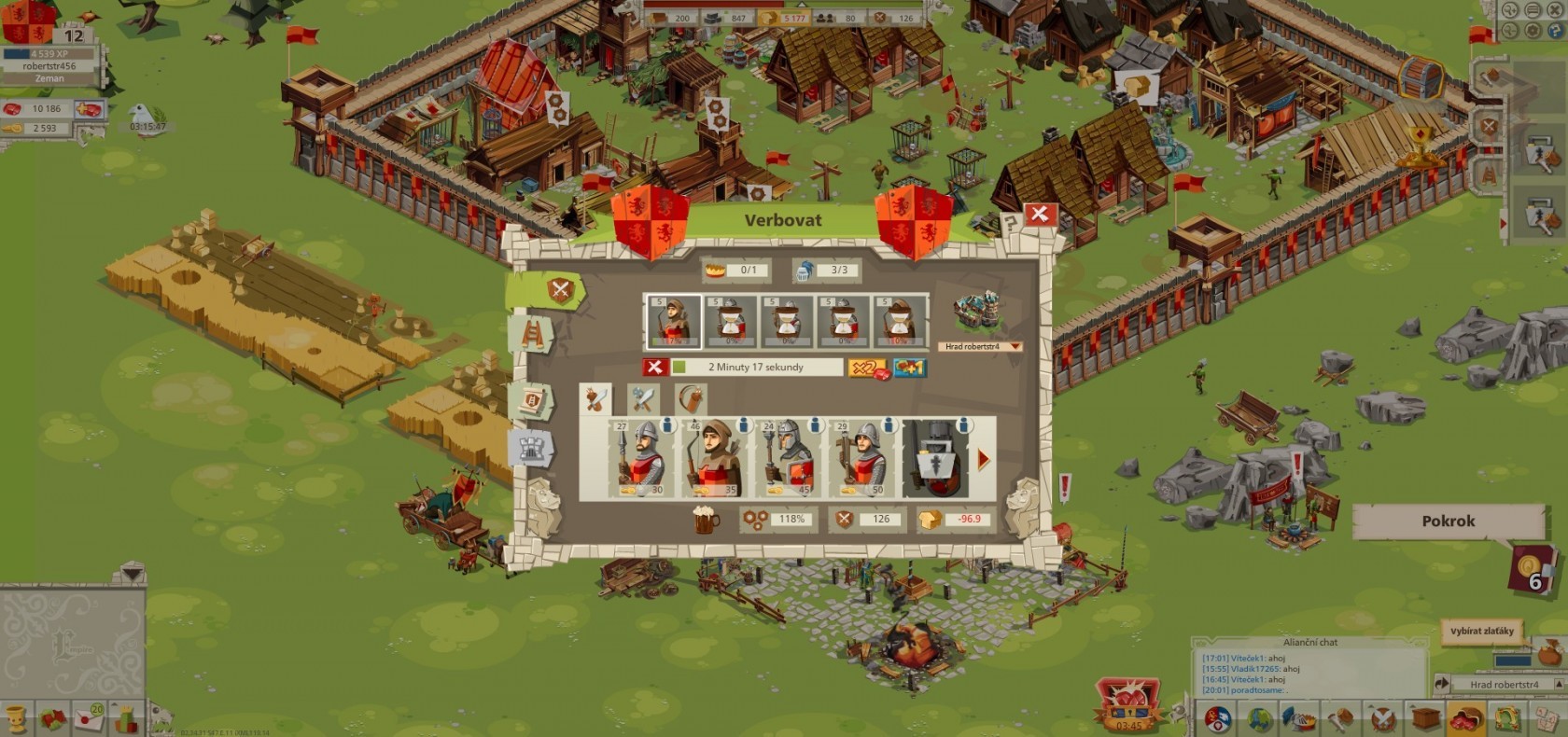Collect coins with Vybírat zlaťáky

click(x=1481, y=632)
